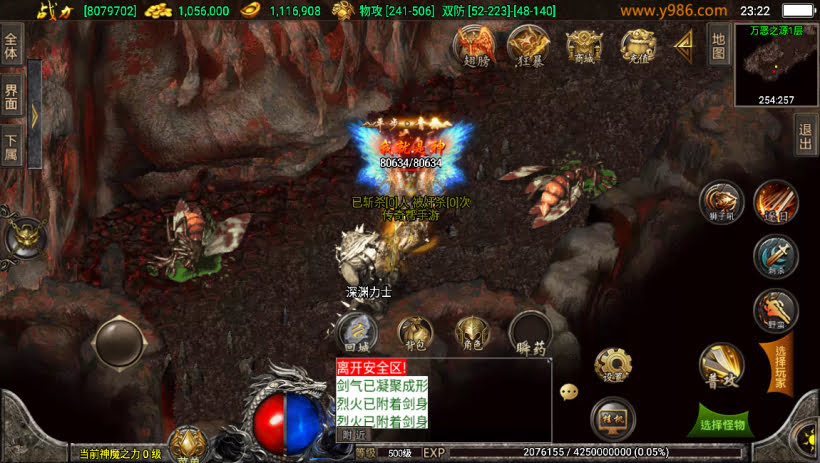This screenshot has width=820, height=463.
Task: Click the minimap of 万恶之源1层
Action: [x=777, y=68]
